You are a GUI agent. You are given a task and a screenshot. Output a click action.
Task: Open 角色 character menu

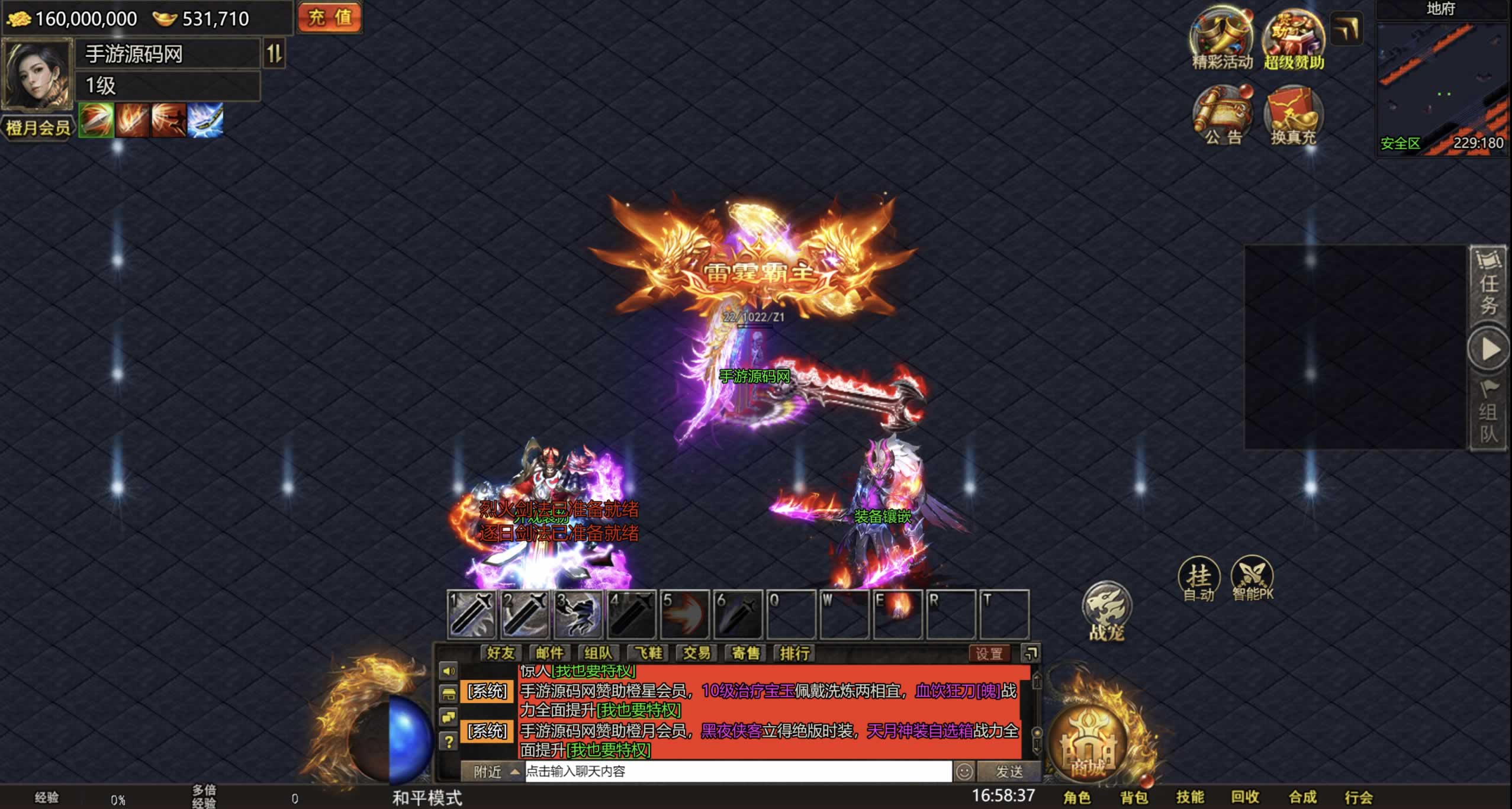[1077, 797]
